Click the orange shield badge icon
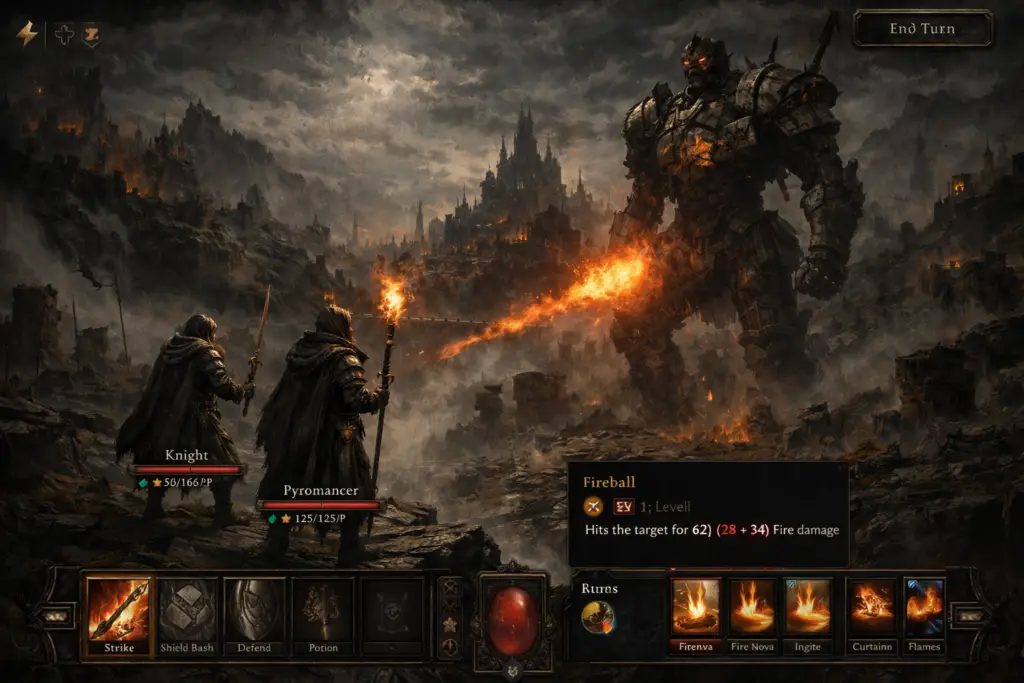The height and width of the screenshot is (683, 1024). 91,34
